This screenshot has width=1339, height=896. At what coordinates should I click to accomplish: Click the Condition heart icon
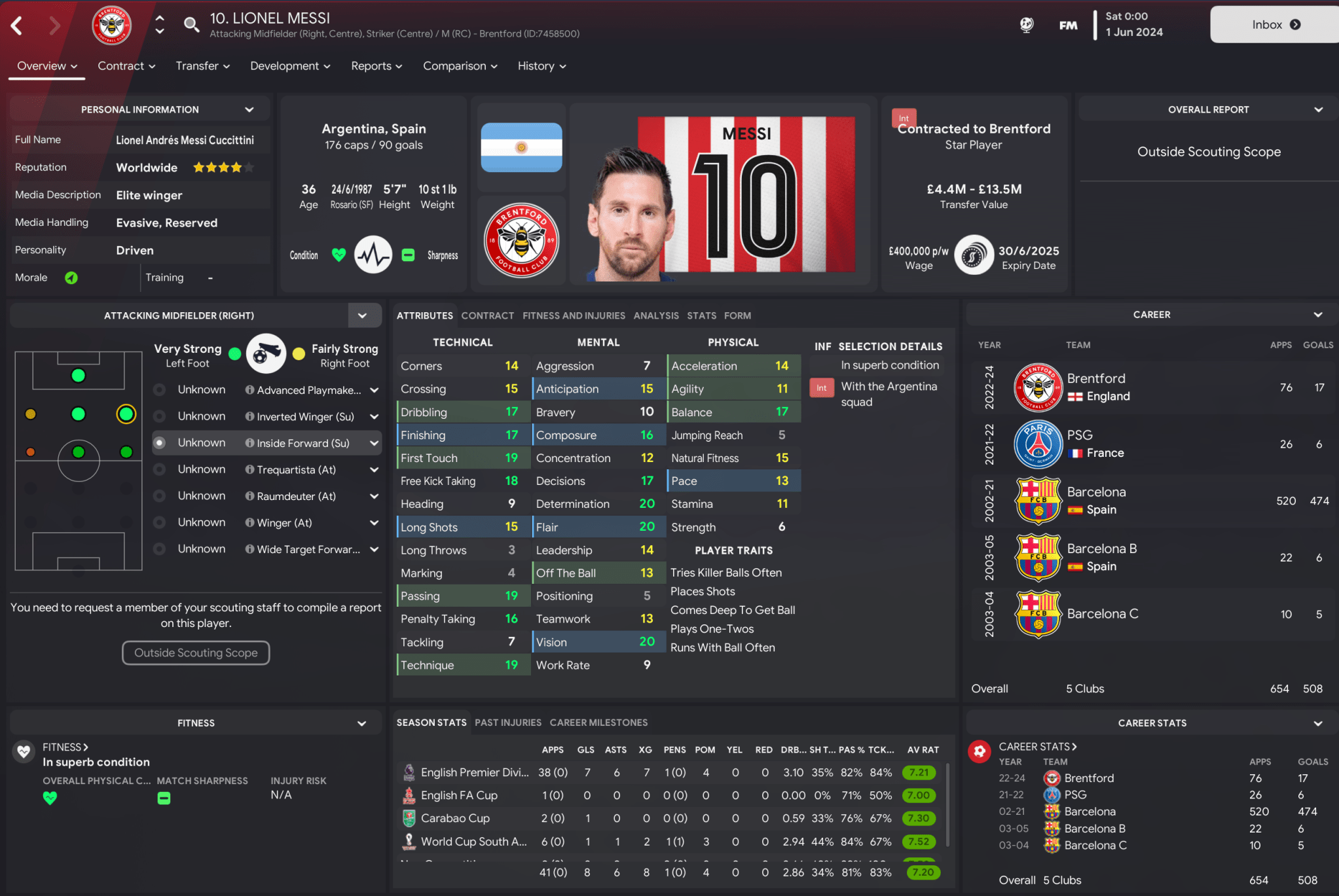pos(339,255)
